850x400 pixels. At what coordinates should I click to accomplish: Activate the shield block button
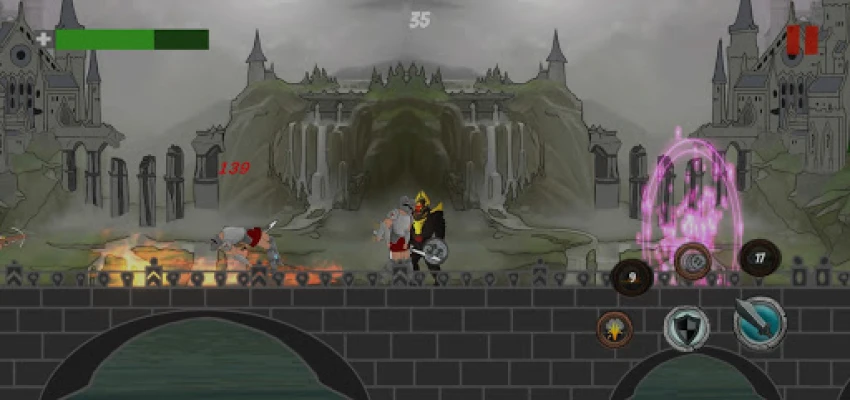pos(687,327)
